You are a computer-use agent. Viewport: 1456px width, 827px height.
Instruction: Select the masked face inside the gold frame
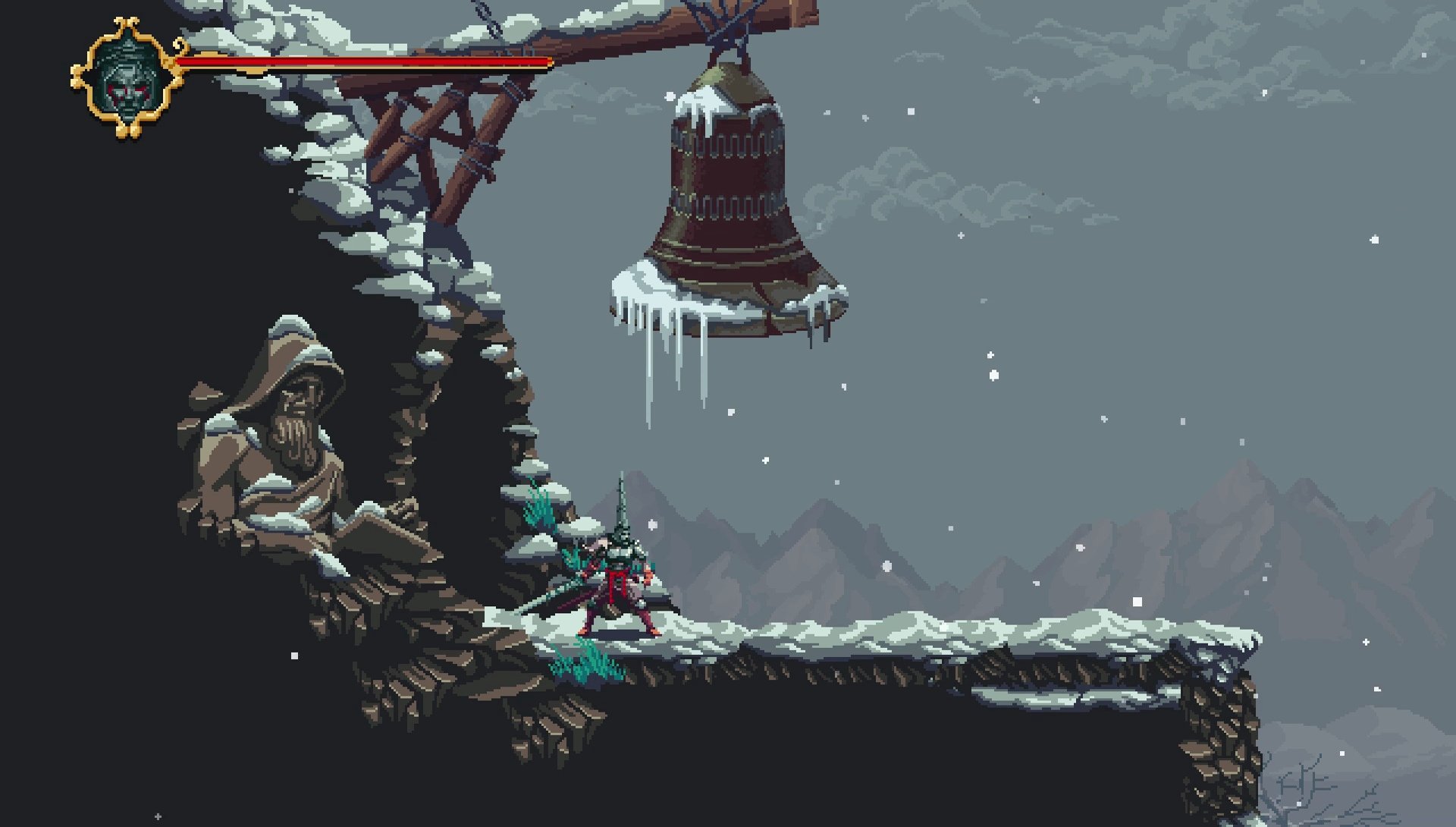pos(129,76)
